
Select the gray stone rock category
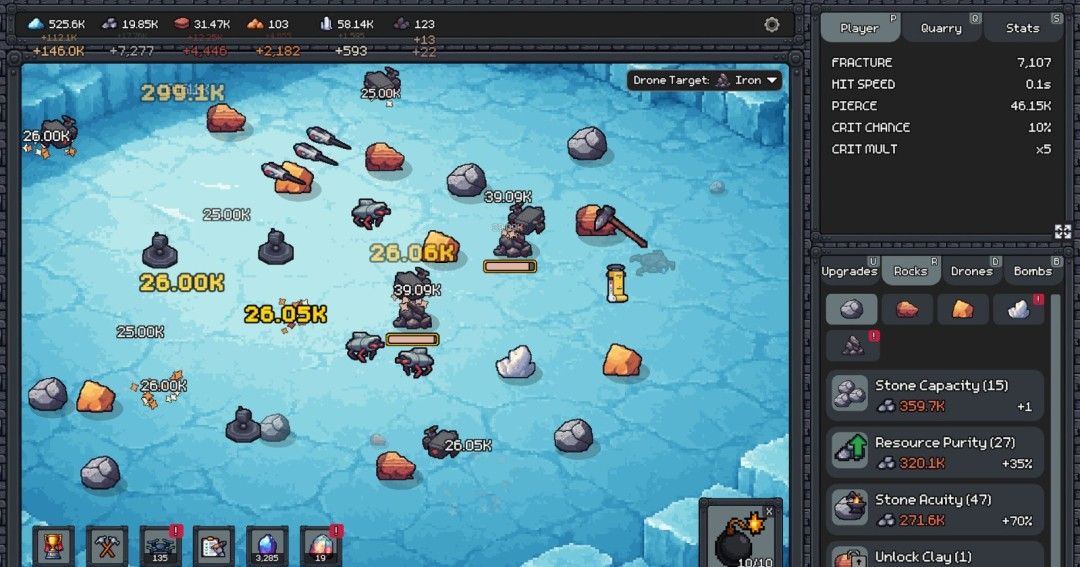(x=851, y=309)
